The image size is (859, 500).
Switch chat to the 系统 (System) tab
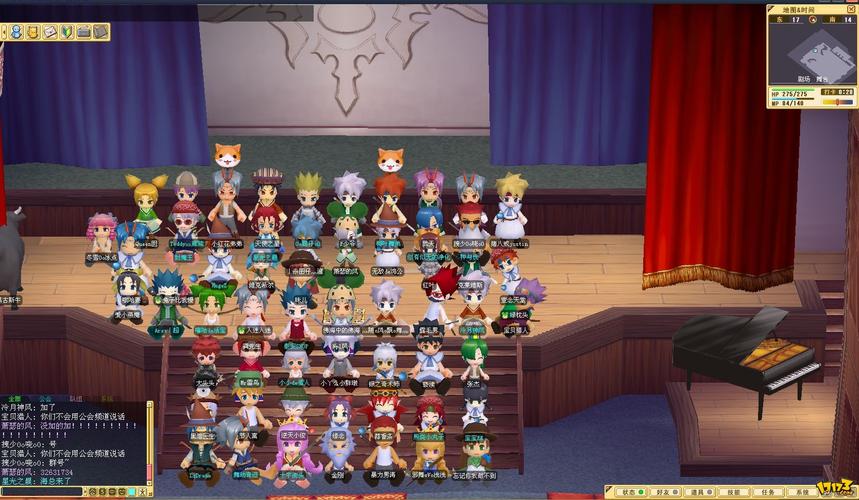pos(106,398)
